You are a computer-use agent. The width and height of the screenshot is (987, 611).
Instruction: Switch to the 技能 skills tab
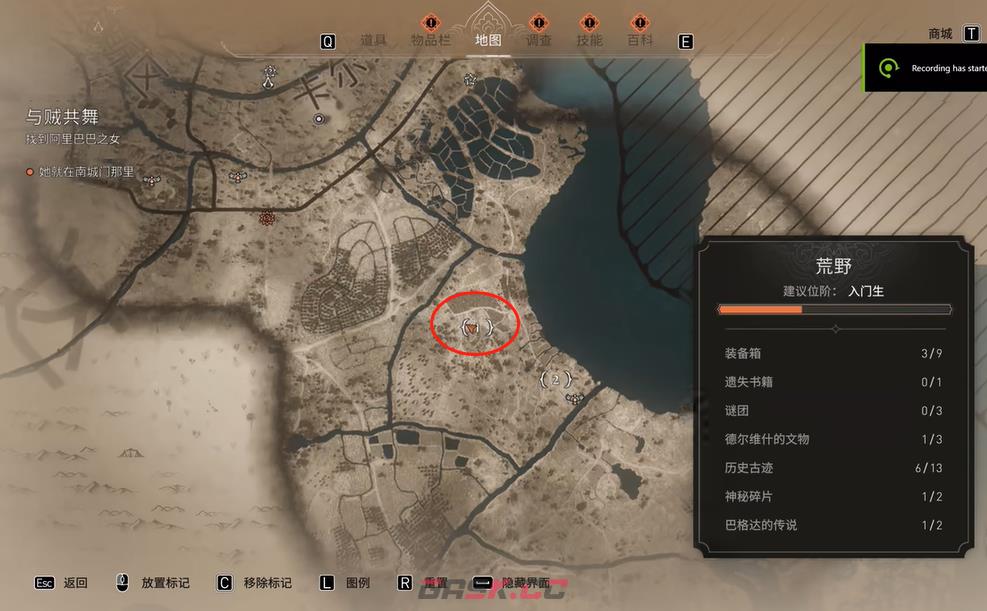[589, 41]
